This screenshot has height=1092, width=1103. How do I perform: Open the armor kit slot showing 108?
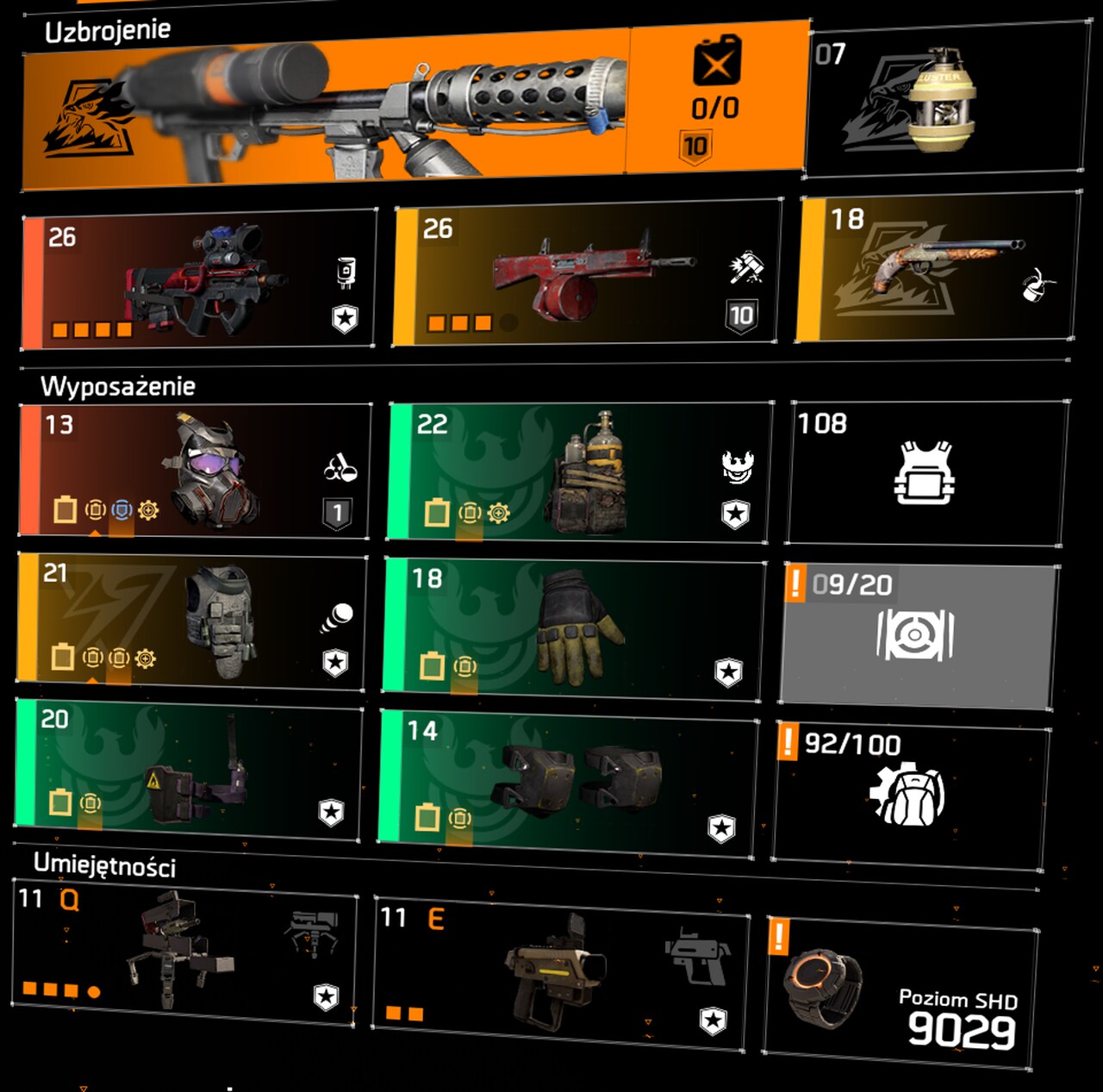925,472
